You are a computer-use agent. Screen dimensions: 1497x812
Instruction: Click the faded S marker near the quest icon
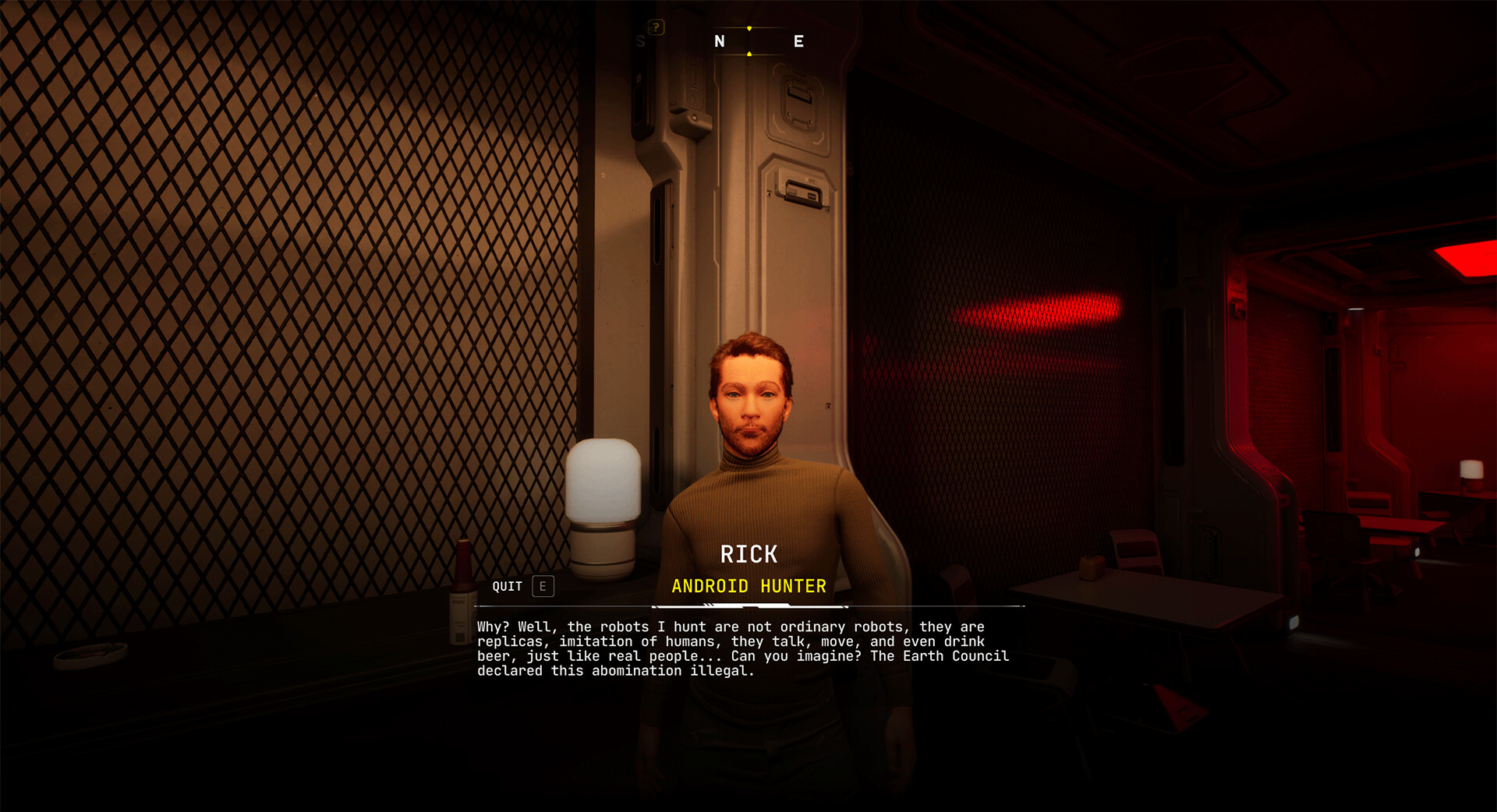[x=640, y=41]
